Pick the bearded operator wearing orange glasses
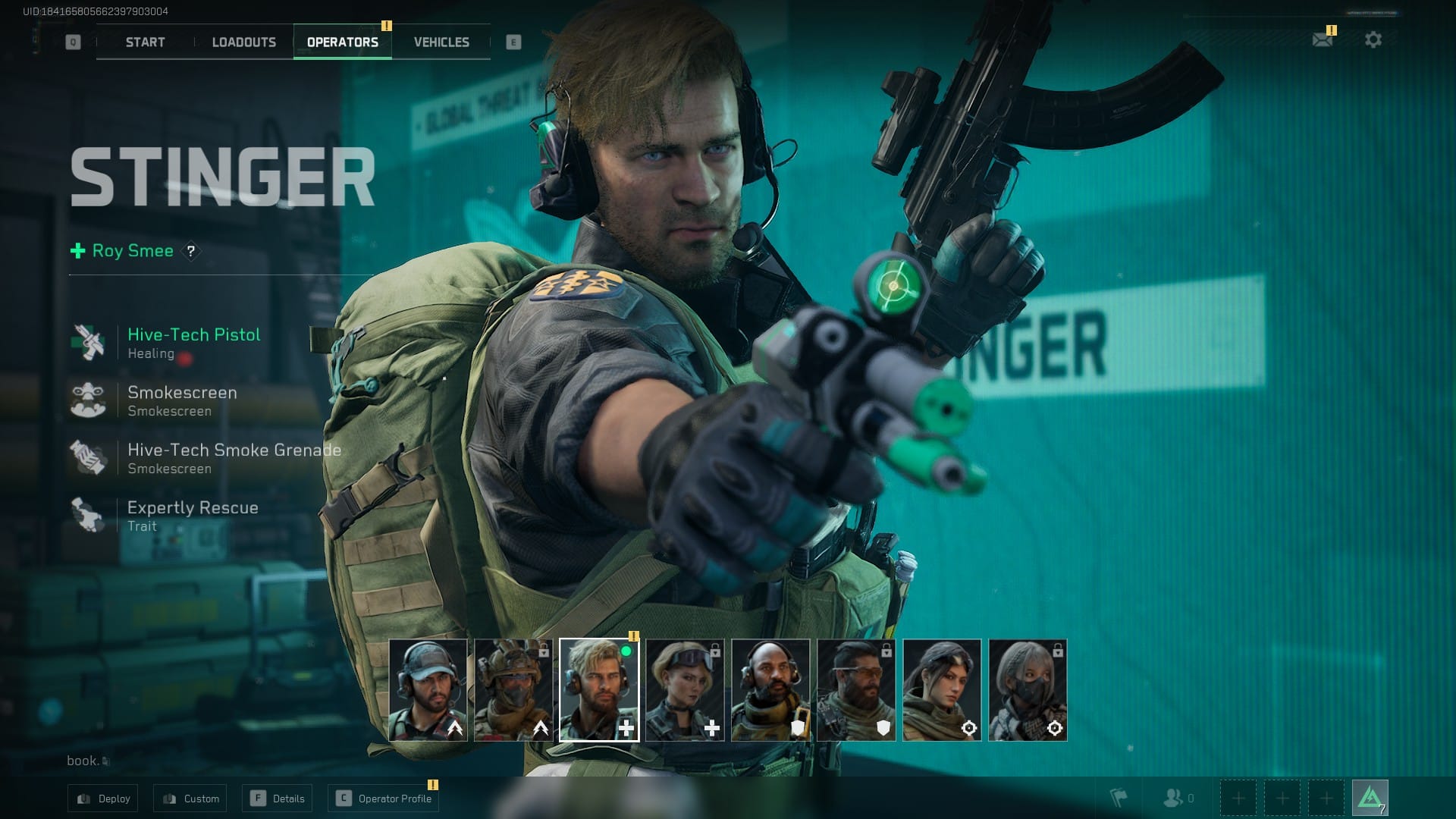Screen dimensions: 1456x819 [x=856, y=690]
